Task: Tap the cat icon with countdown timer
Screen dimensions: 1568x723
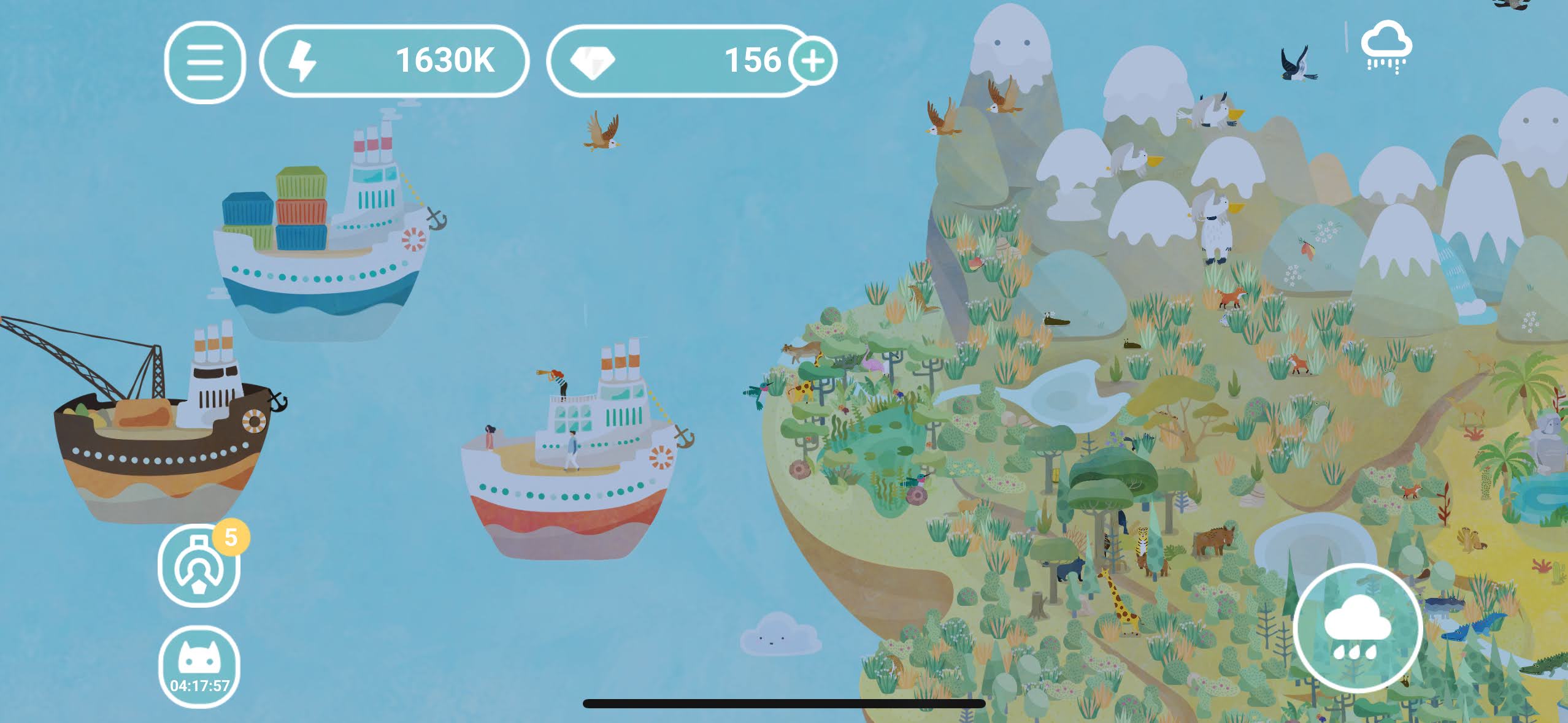Action: [199, 667]
